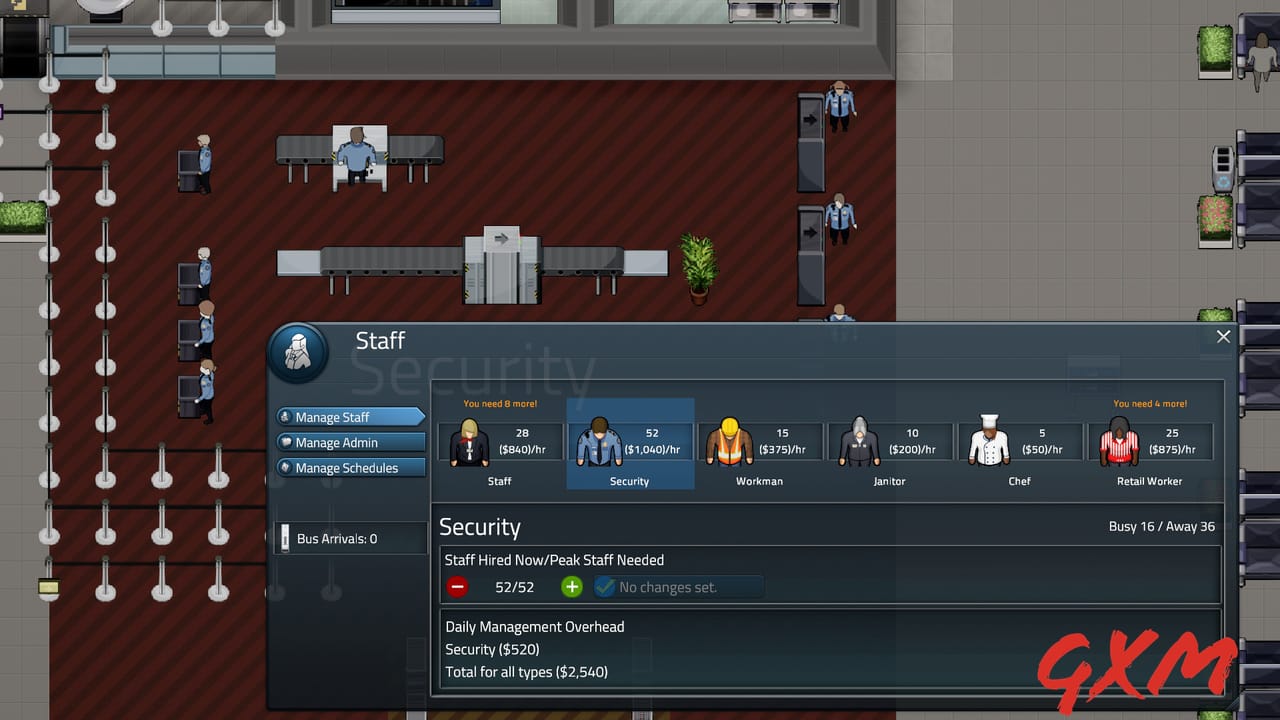Viewport: 1280px width, 720px height.
Task: Click the 'You need 4 more!' warning
Action: (x=1149, y=403)
